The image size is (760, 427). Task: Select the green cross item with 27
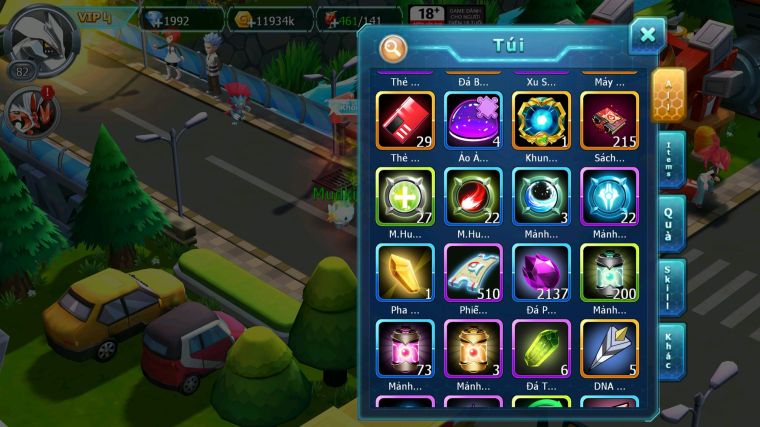[405, 197]
